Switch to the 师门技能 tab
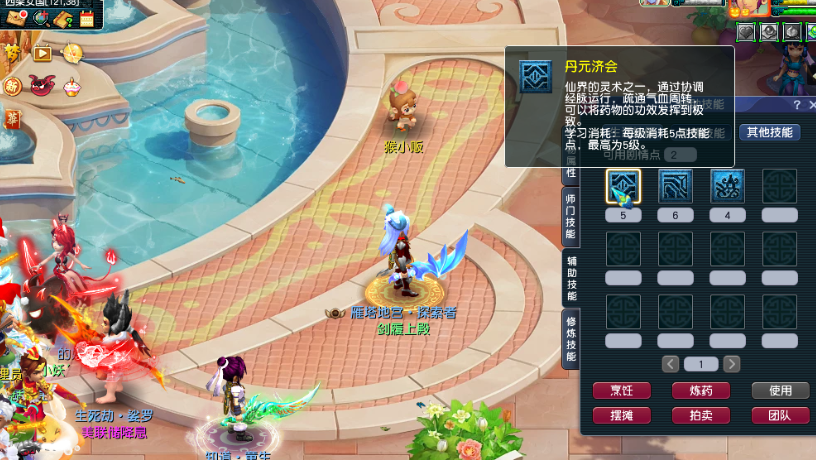 (571, 216)
